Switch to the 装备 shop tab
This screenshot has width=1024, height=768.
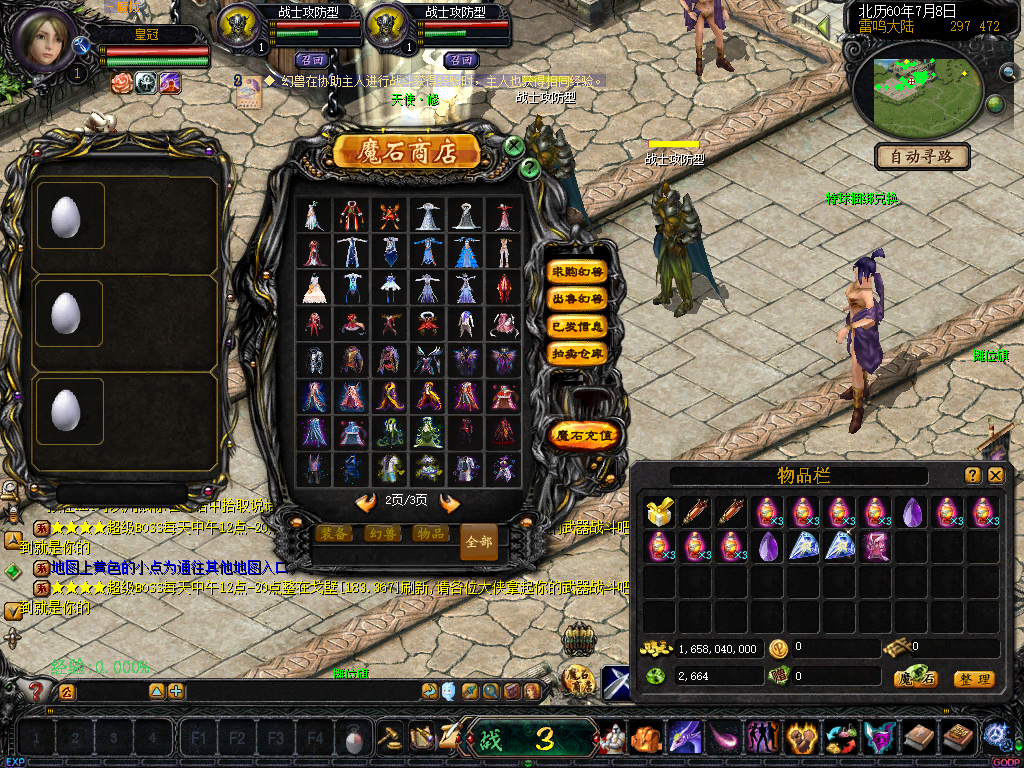pos(332,534)
